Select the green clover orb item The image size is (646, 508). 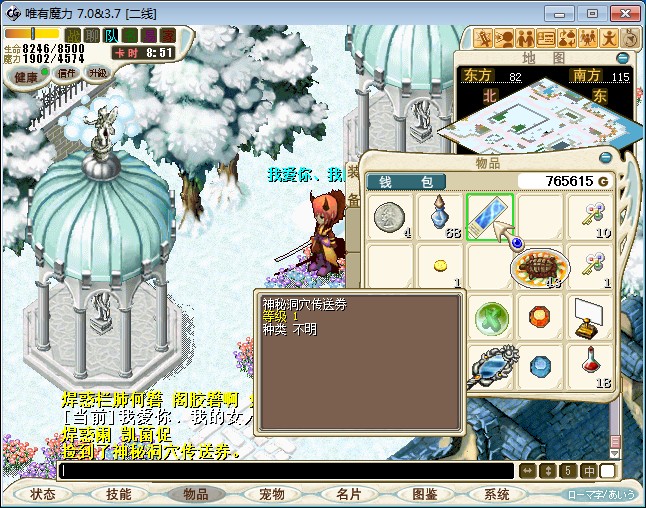click(490, 317)
